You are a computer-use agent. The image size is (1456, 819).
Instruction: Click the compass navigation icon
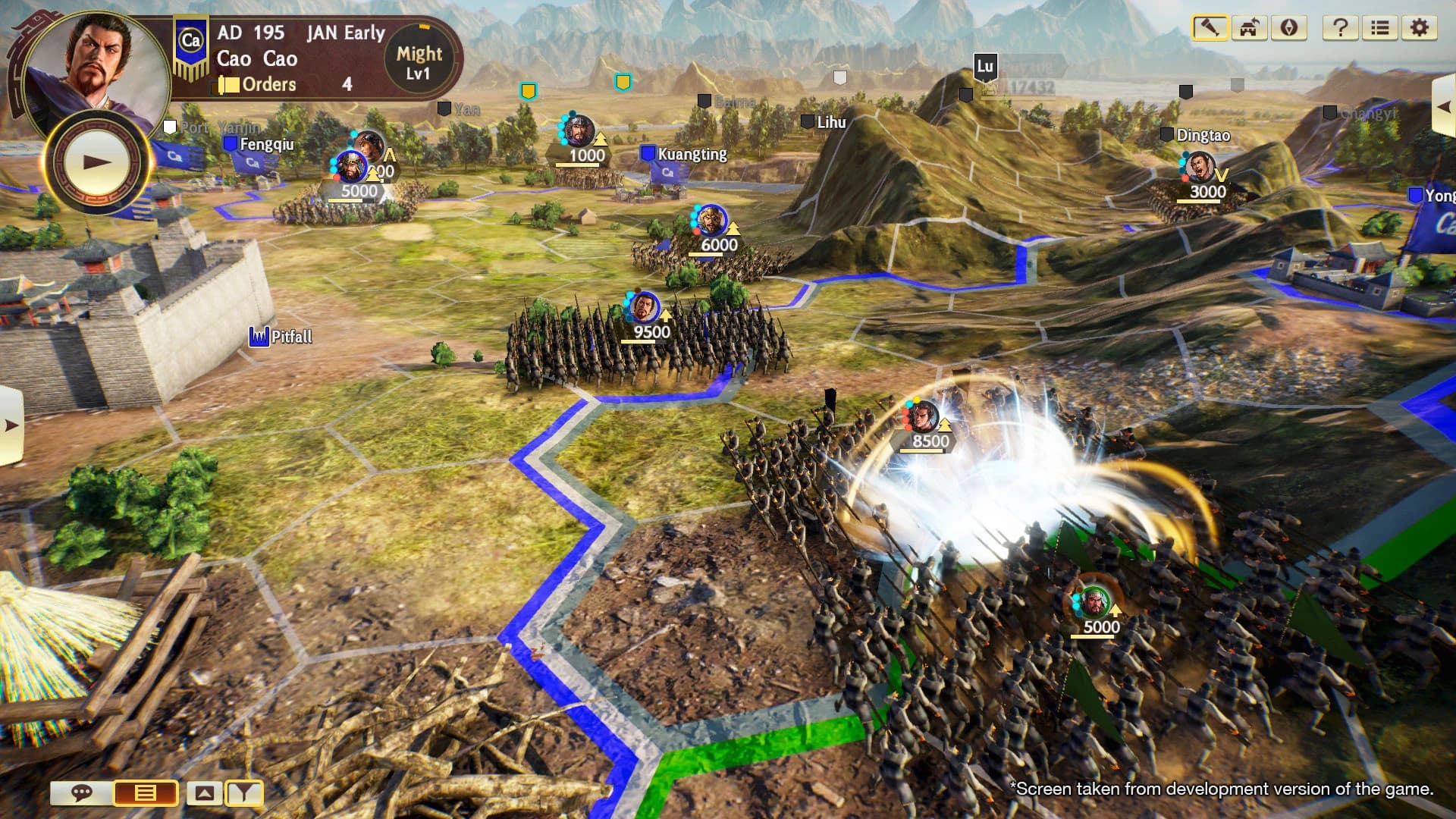click(1288, 28)
